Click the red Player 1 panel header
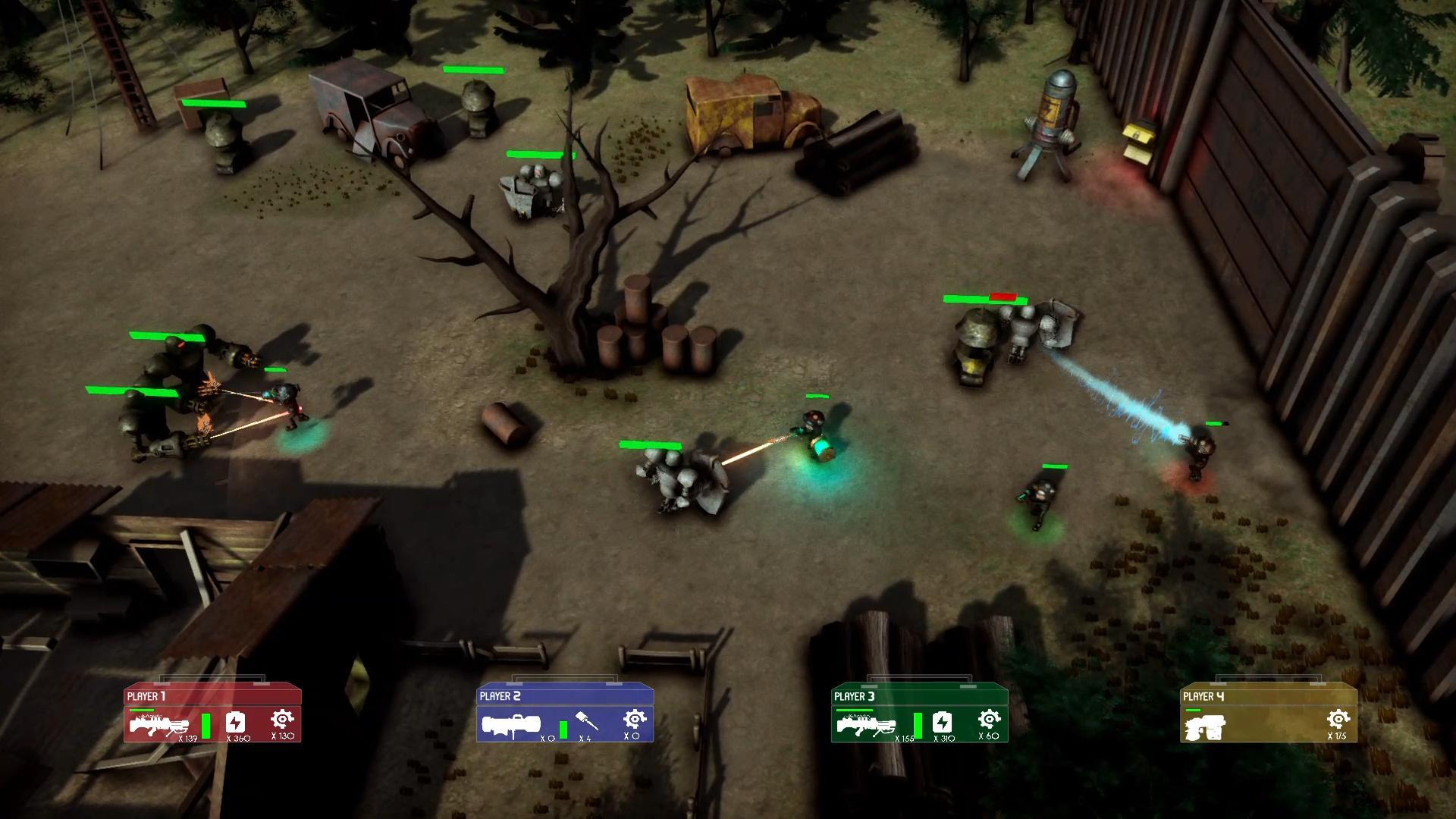This screenshot has width=1456, height=819. (x=212, y=695)
